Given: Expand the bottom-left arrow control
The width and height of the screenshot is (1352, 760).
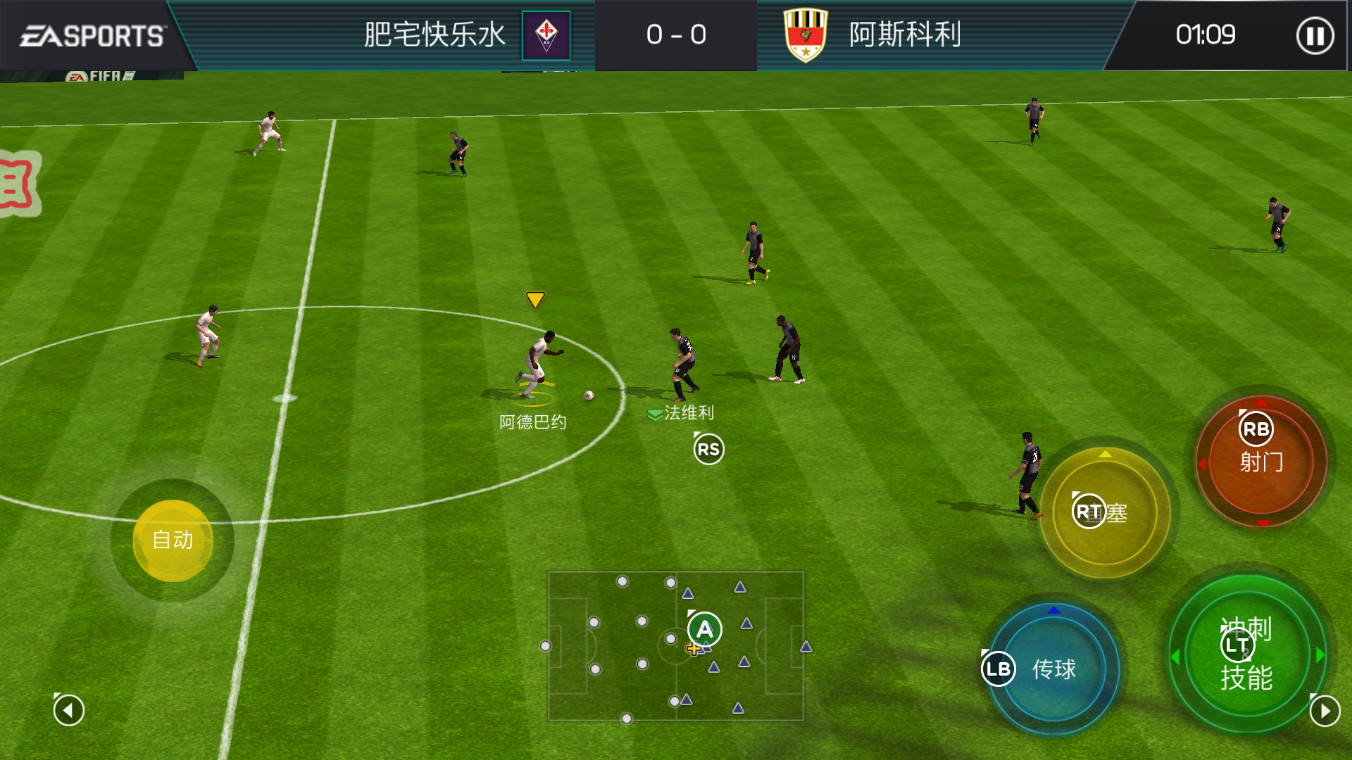Looking at the screenshot, I should click(67, 708).
